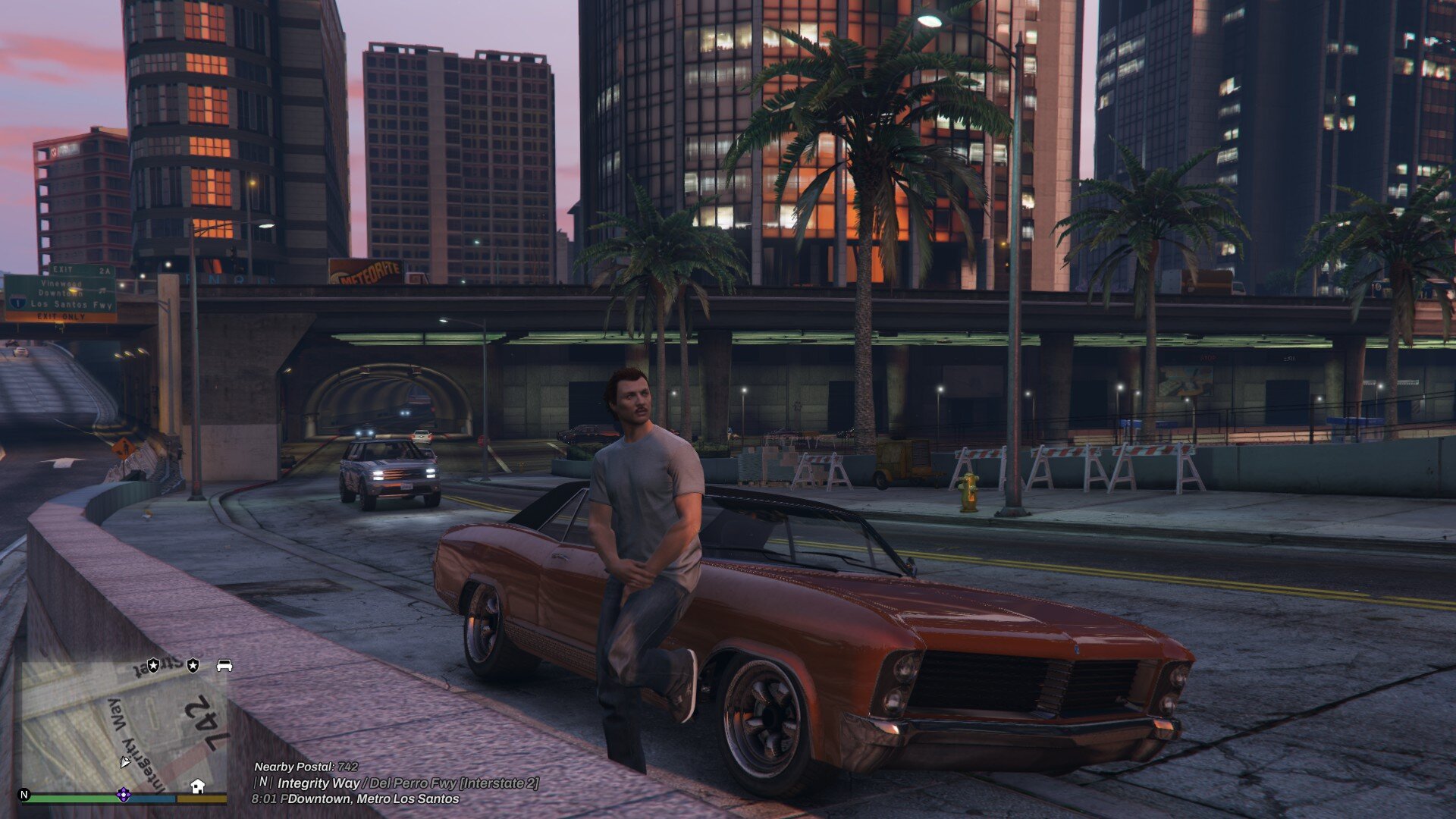This screenshot has width=1456, height=819.
Task: Click the north compass indicator
Action: click(x=24, y=795)
